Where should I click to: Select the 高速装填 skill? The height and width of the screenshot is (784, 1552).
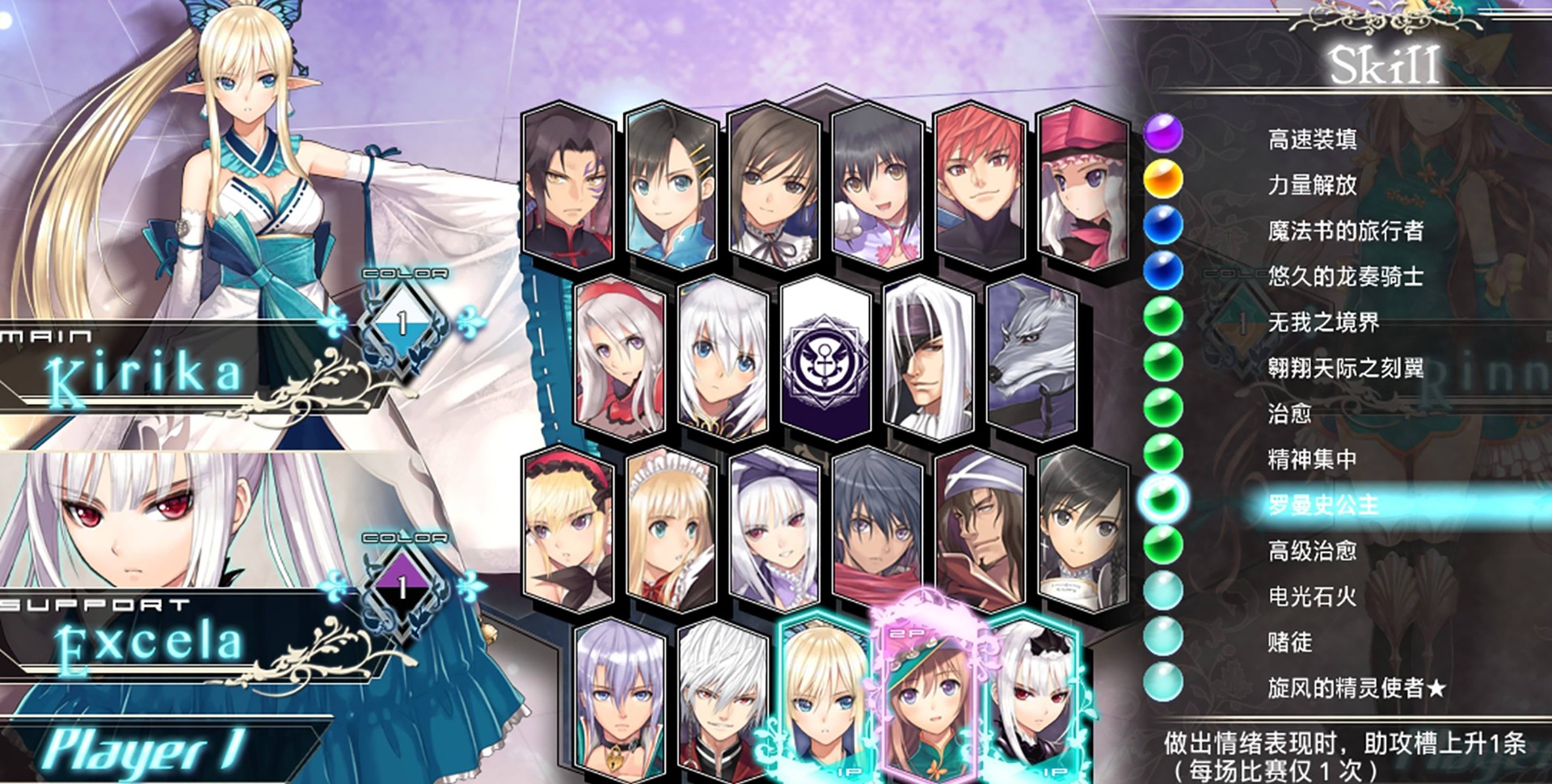tap(1312, 139)
